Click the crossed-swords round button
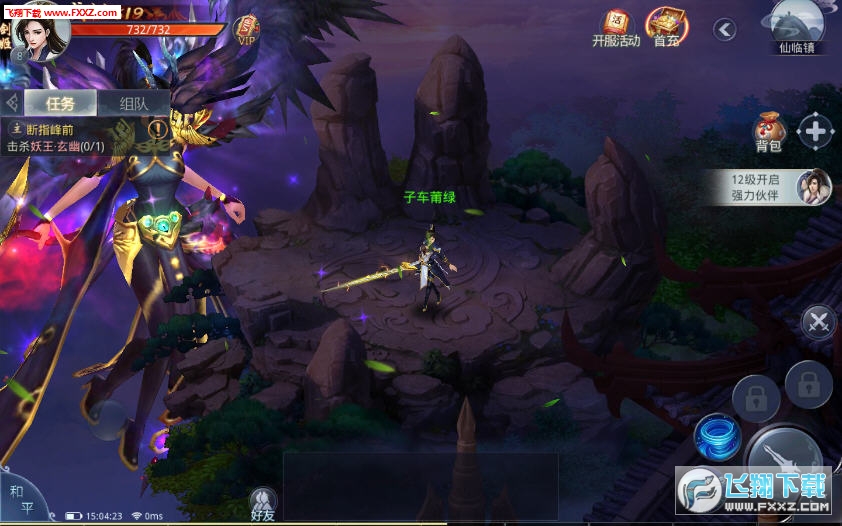 [818, 321]
